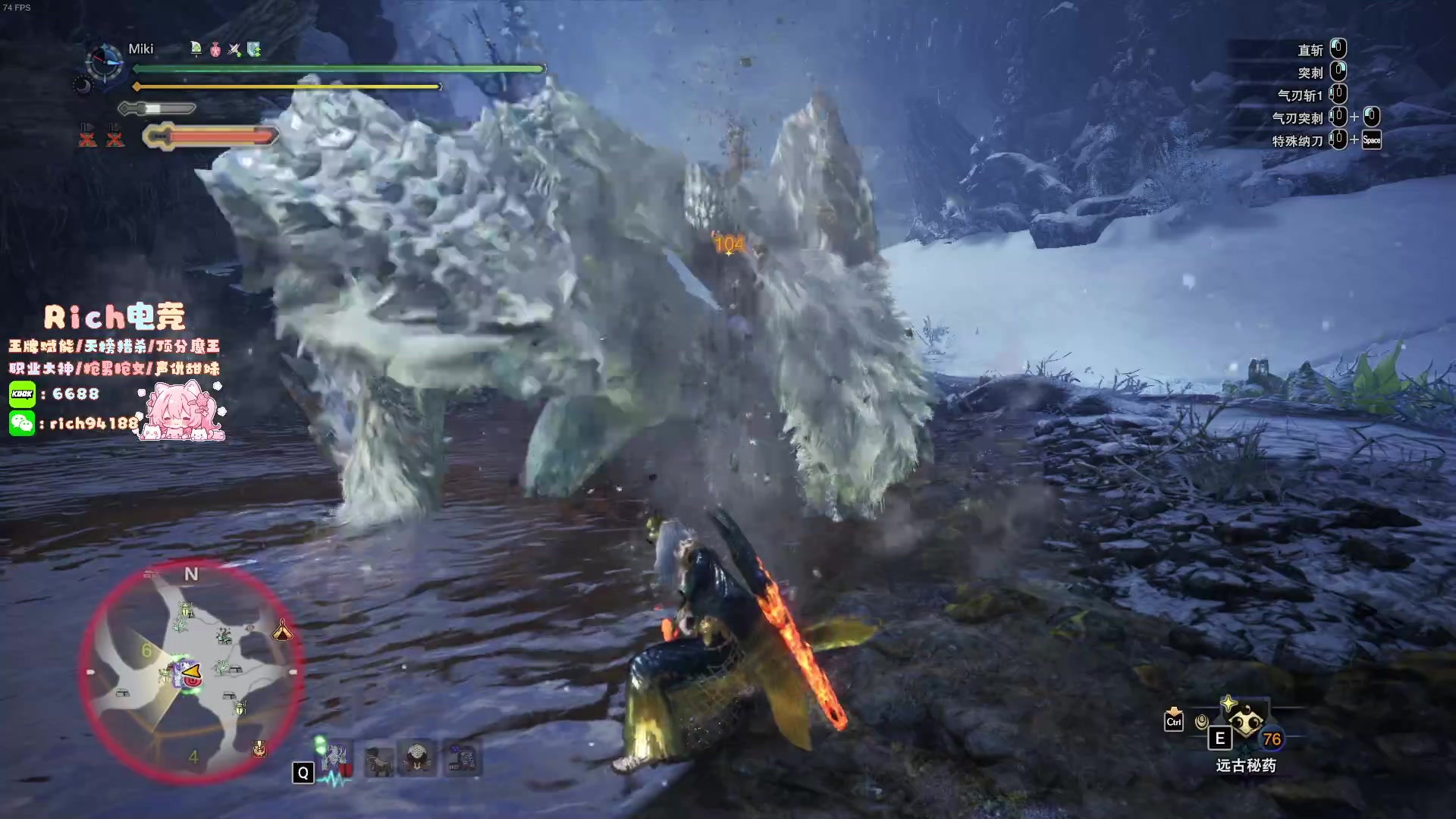Screen dimensions: 1456x819
Task: Click the 特殊纳刀 combo entry
Action: pyautogui.click(x=1297, y=141)
